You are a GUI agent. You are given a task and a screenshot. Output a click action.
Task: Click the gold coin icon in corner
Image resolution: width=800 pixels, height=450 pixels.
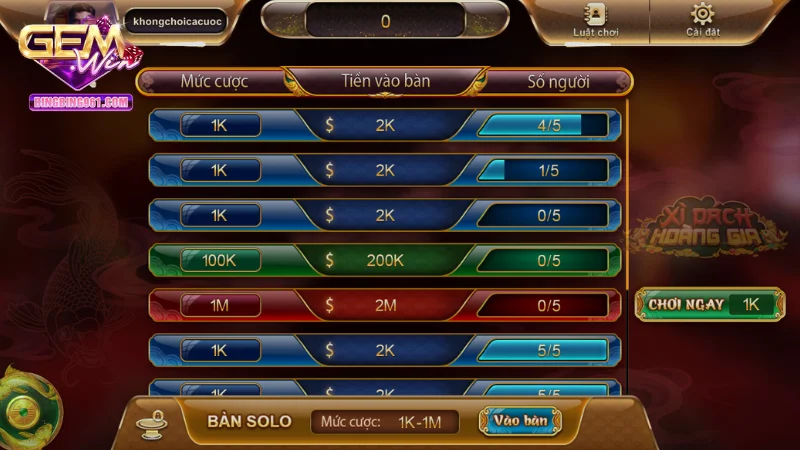click(22, 408)
